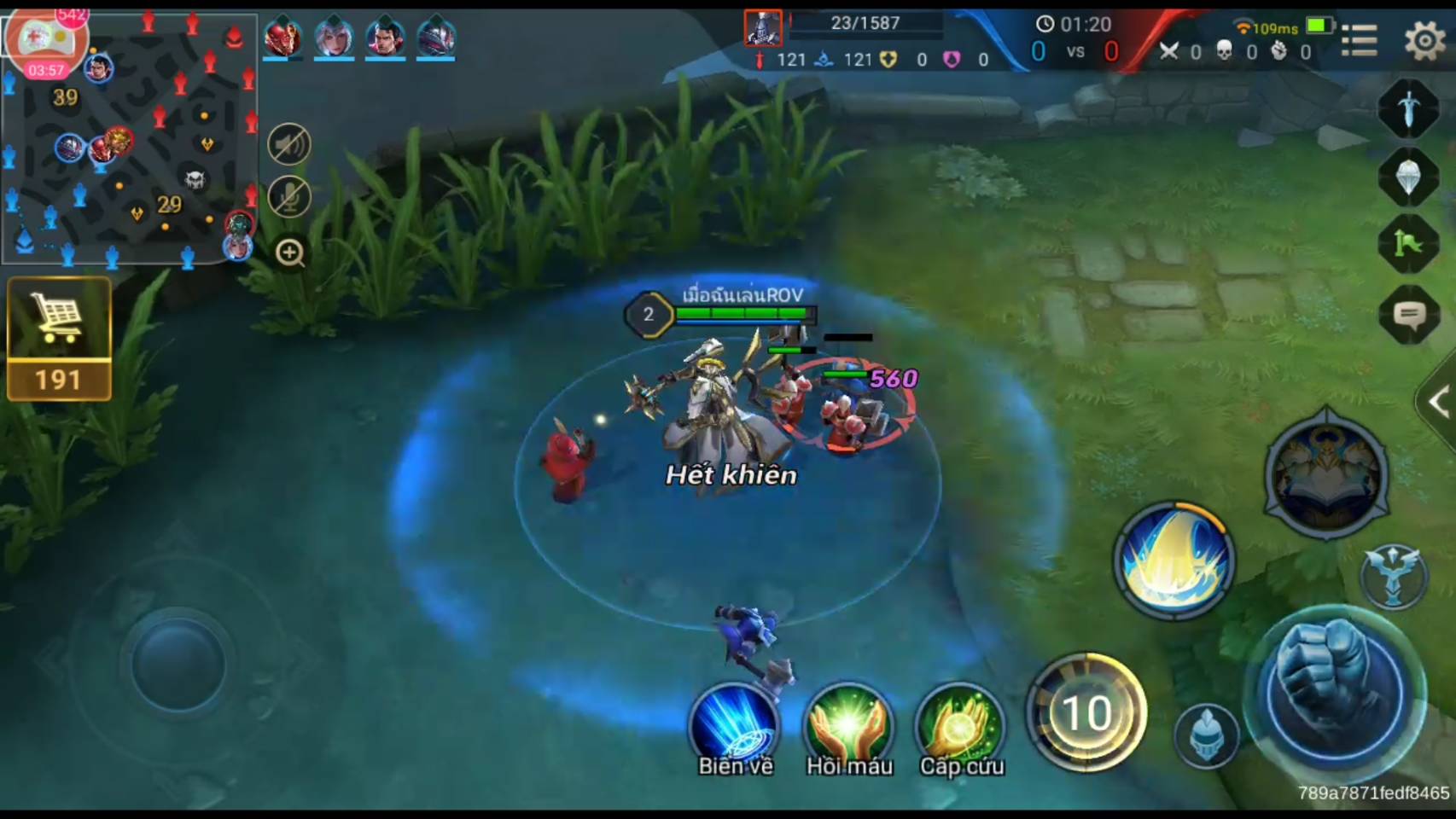Toggle the muted microphone icon
The image size is (1456, 819).
pyautogui.click(x=289, y=198)
